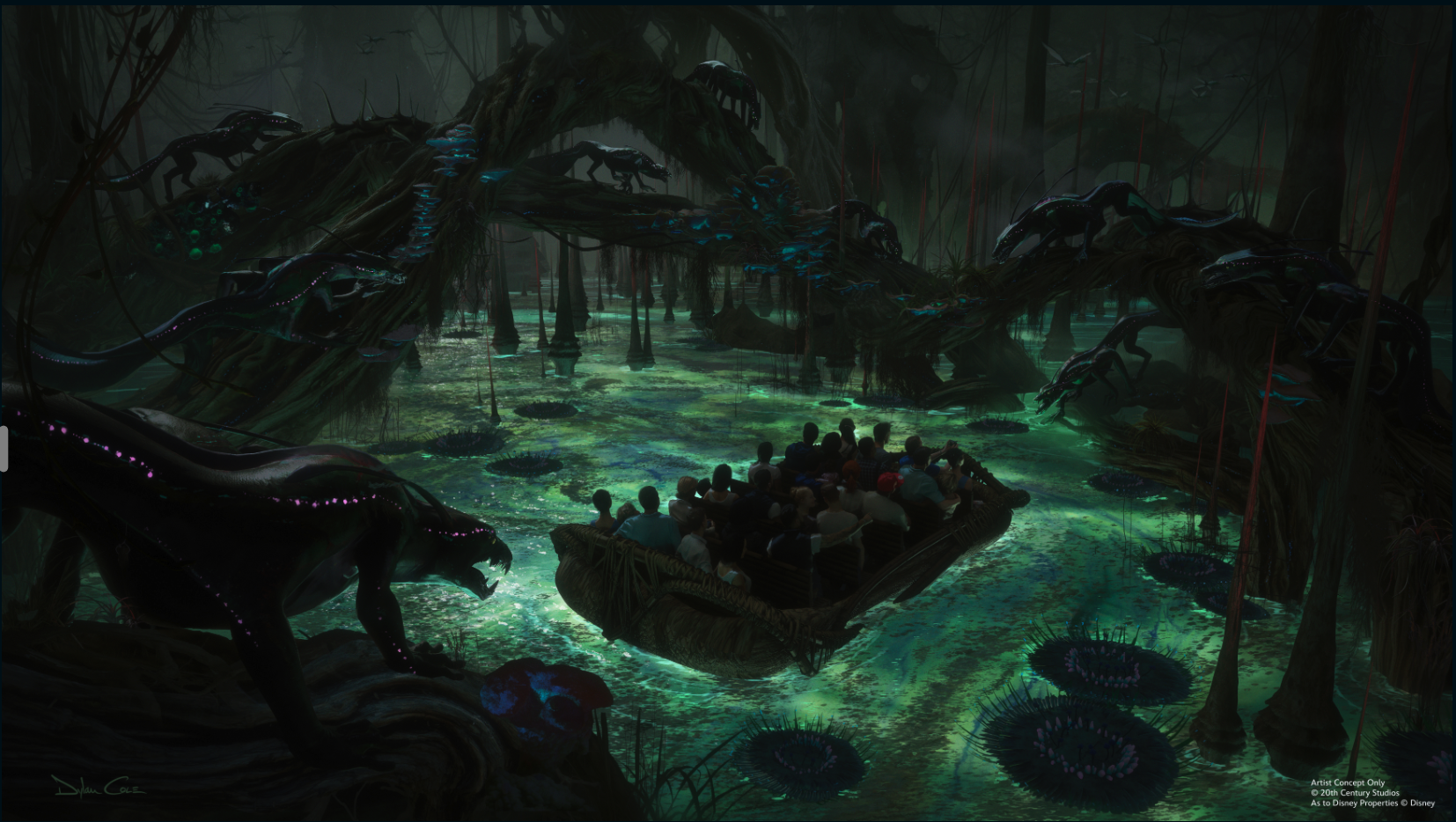Image resolution: width=1456 pixels, height=822 pixels.
Task: Click the grey pill handle on left edge
Action: pos(4,448)
